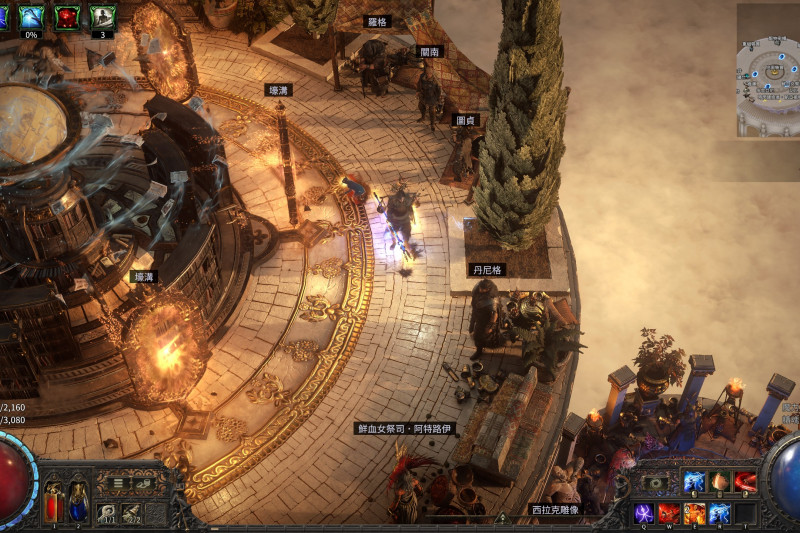800x533 pixels.
Task: Activate the purple lightning skill on Q
Action: 645,513
